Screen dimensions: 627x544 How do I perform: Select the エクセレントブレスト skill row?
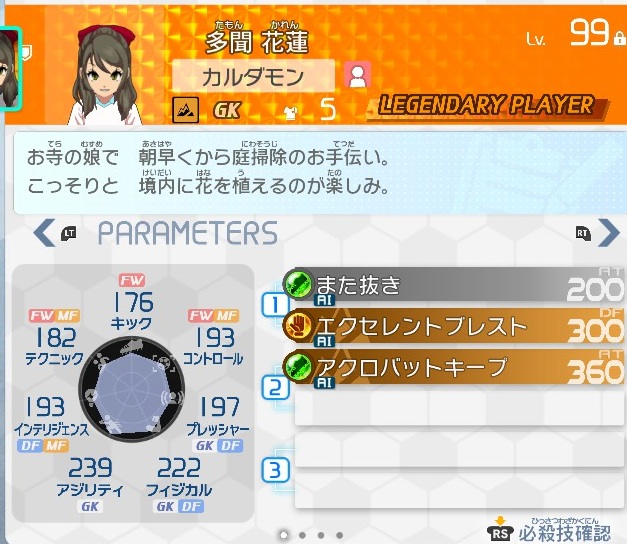450,327
